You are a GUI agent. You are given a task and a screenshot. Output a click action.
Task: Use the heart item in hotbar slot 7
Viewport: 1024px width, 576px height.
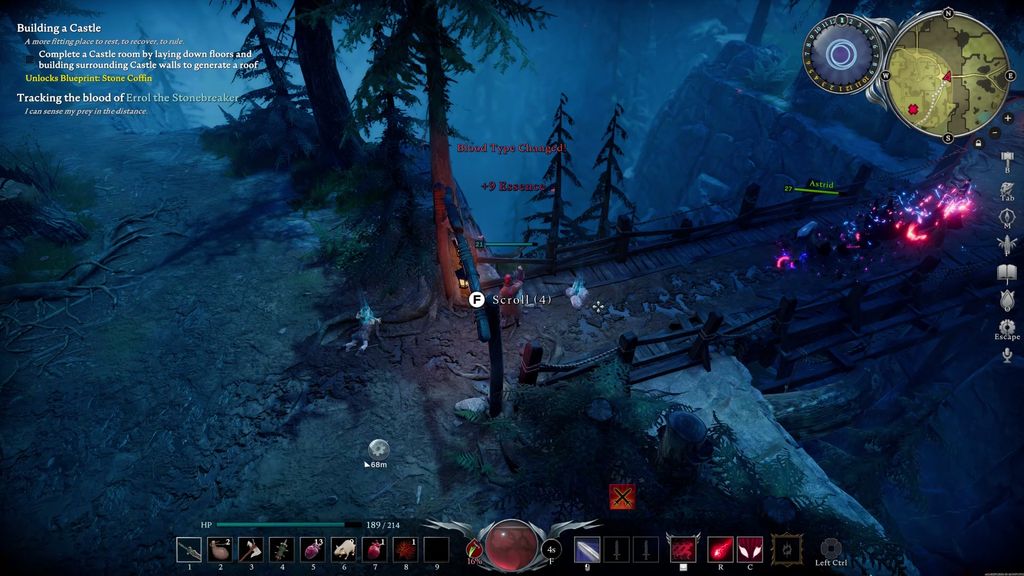click(375, 549)
